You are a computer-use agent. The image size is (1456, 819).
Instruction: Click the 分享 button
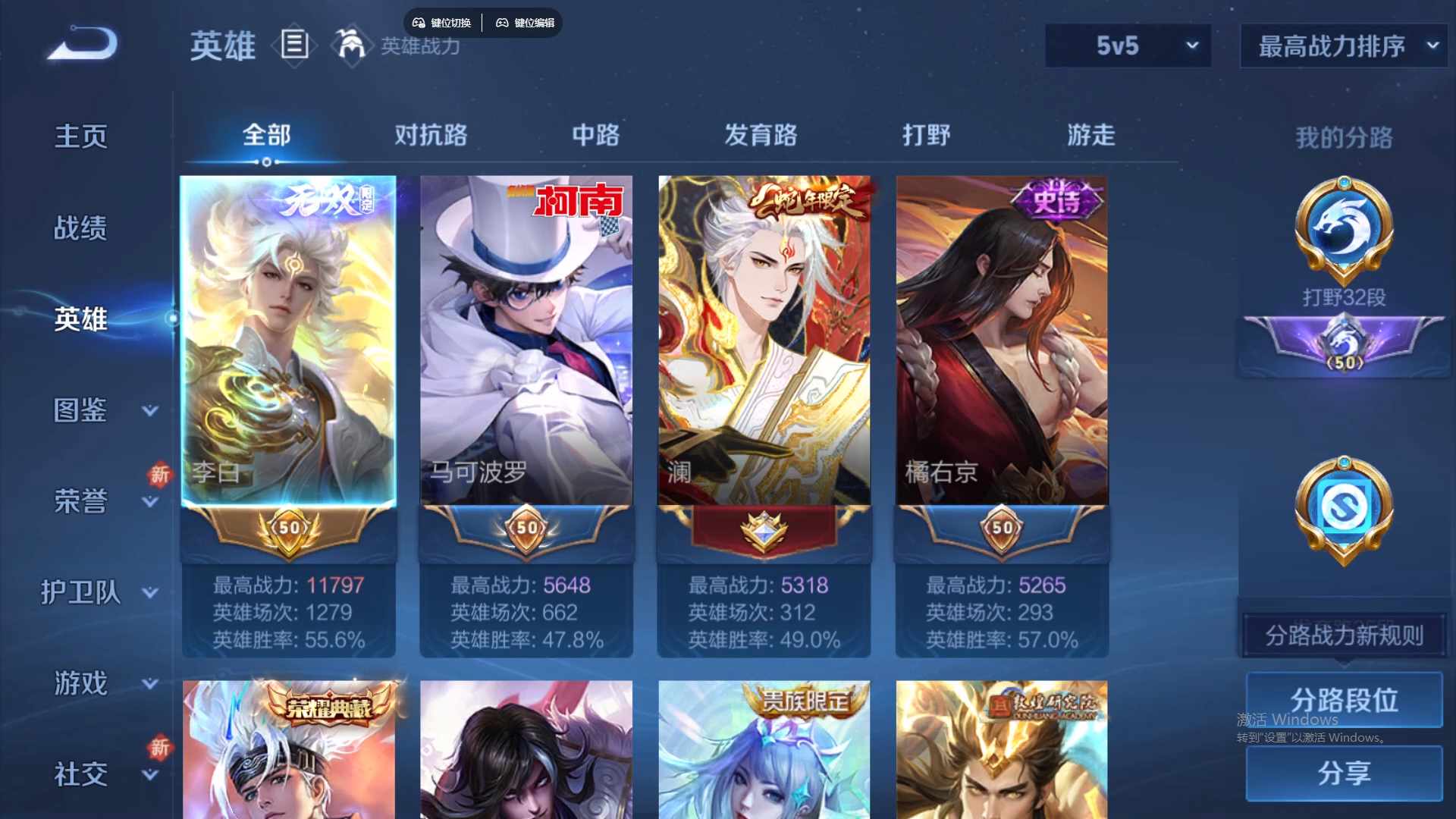(x=1344, y=775)
